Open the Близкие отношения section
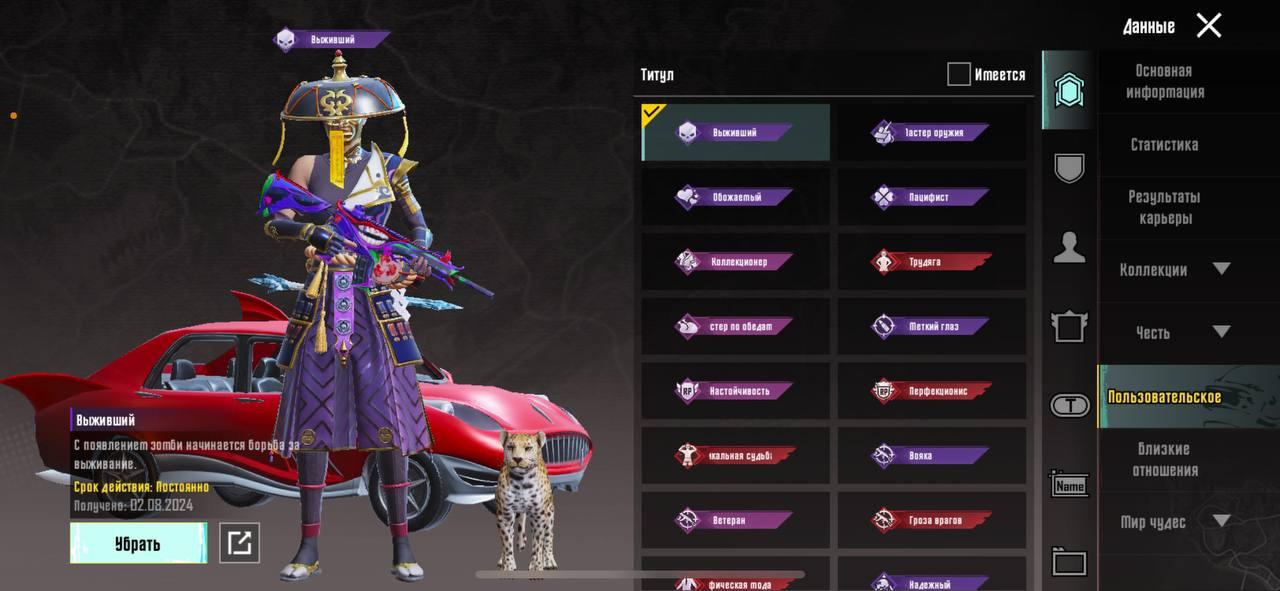The height and width of the screenshot is (591, 1280). (1164, 459)
